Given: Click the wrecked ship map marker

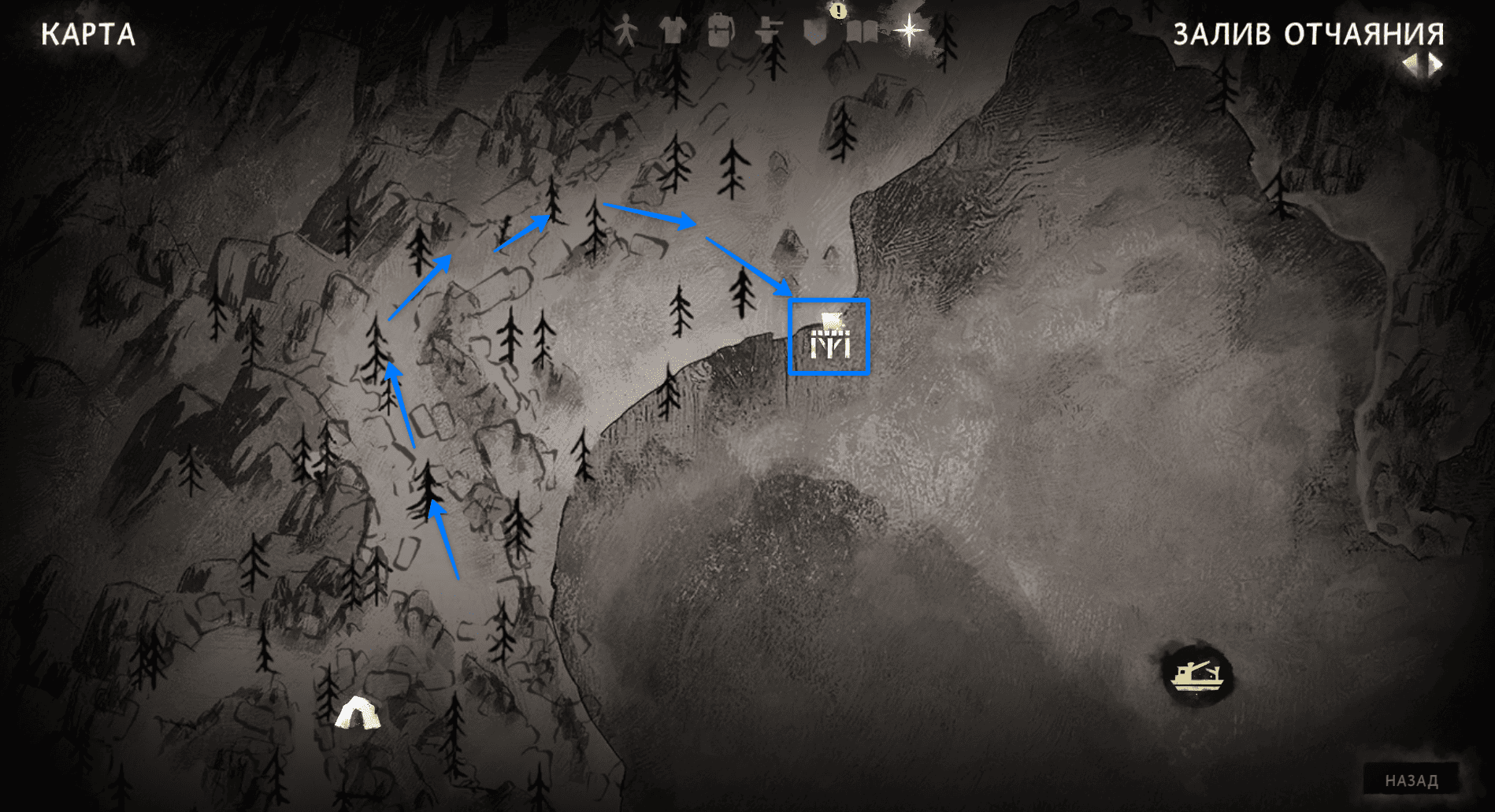Looking at the screenshot, I should click(x=1197, y=675).
